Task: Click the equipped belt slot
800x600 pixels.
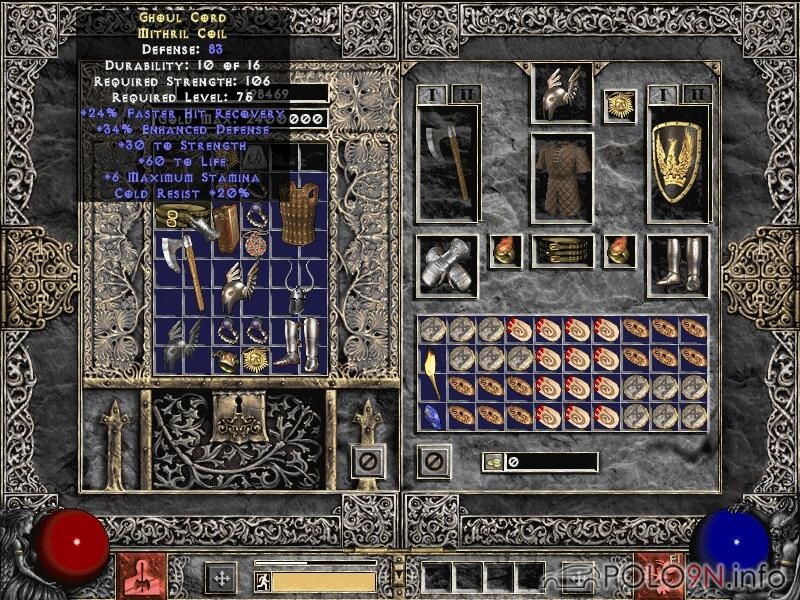Action: tap(562, 250)
